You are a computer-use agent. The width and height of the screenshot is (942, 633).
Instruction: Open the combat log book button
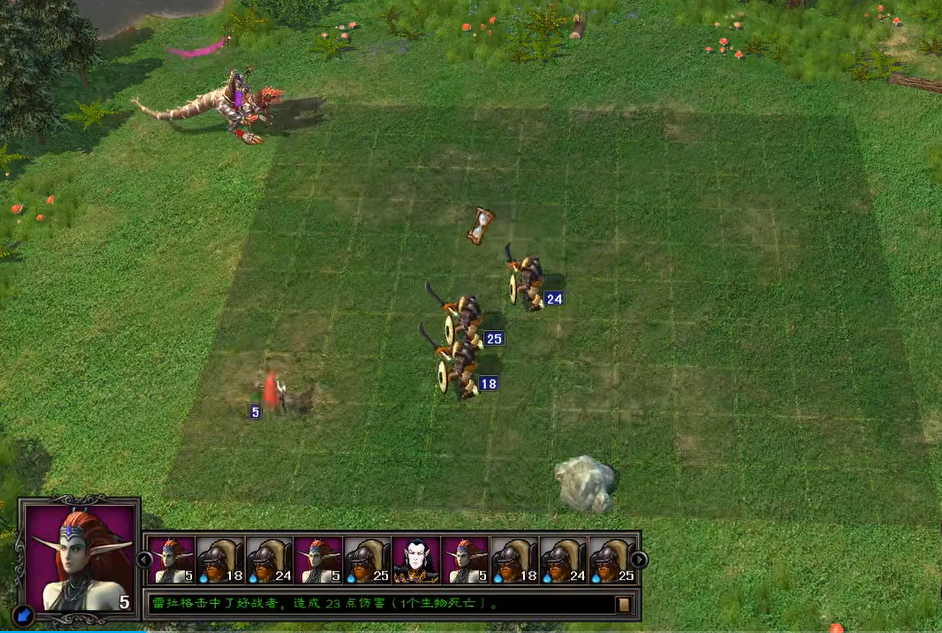(x=623, y=604)
